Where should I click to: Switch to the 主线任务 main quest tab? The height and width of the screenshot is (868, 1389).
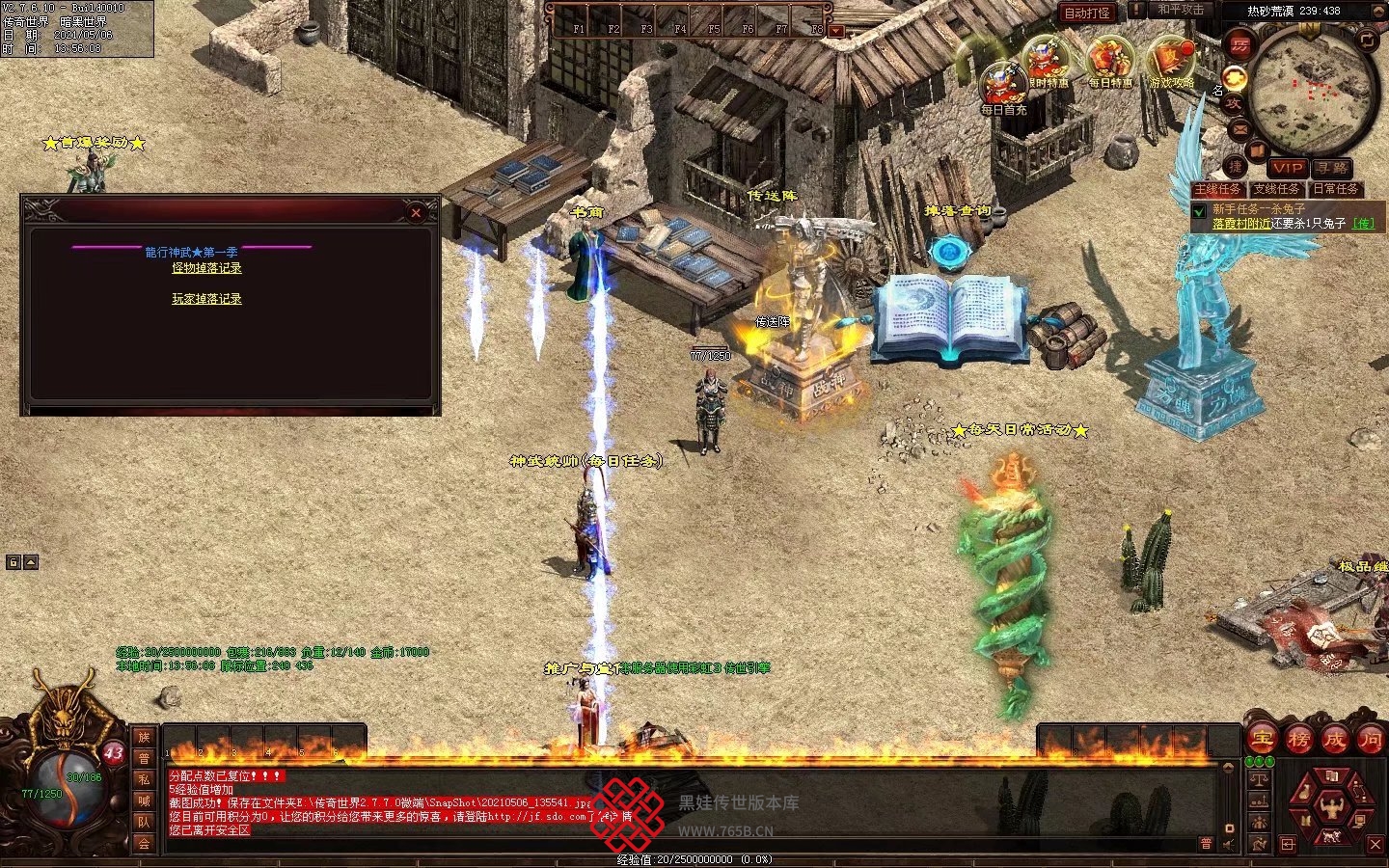(x=1218, y=189)
